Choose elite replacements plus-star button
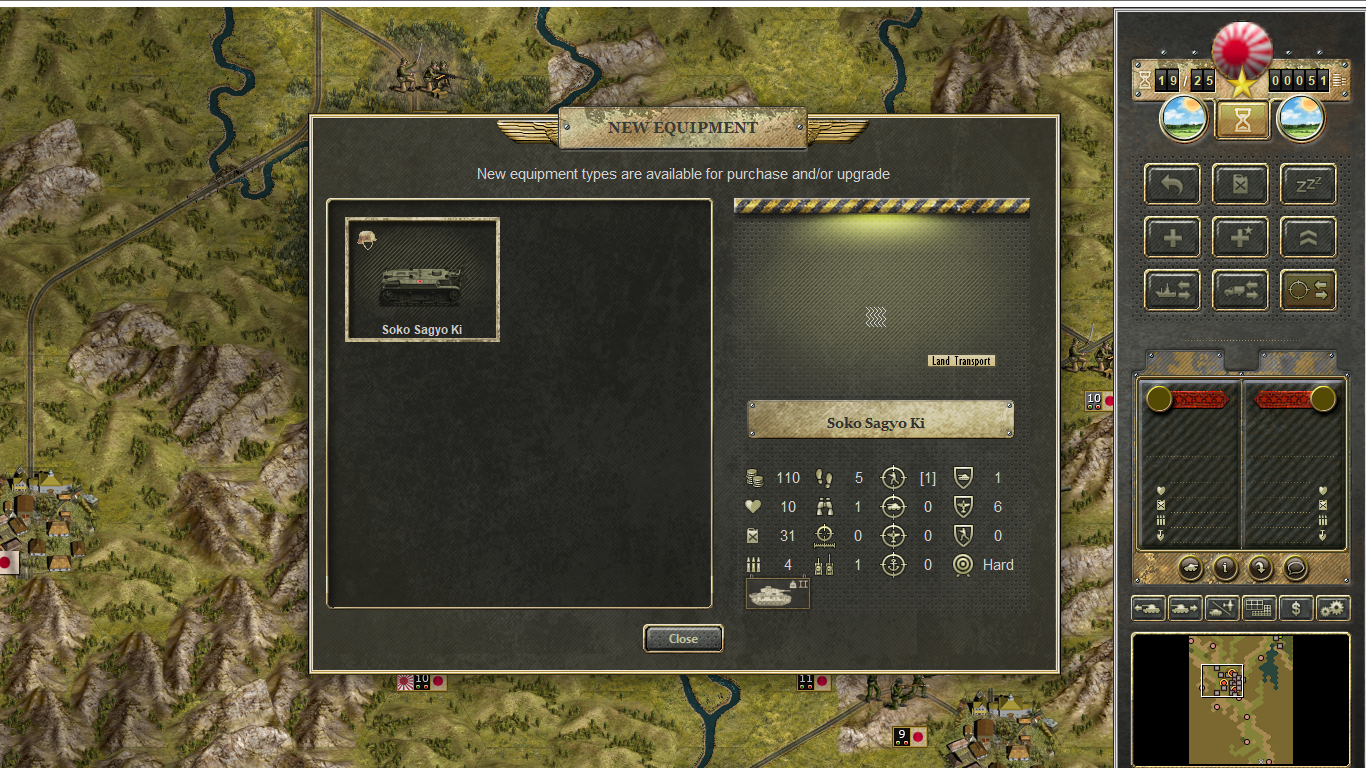This screenshot has height=768, width=1366. click(x=1240, y=238)
